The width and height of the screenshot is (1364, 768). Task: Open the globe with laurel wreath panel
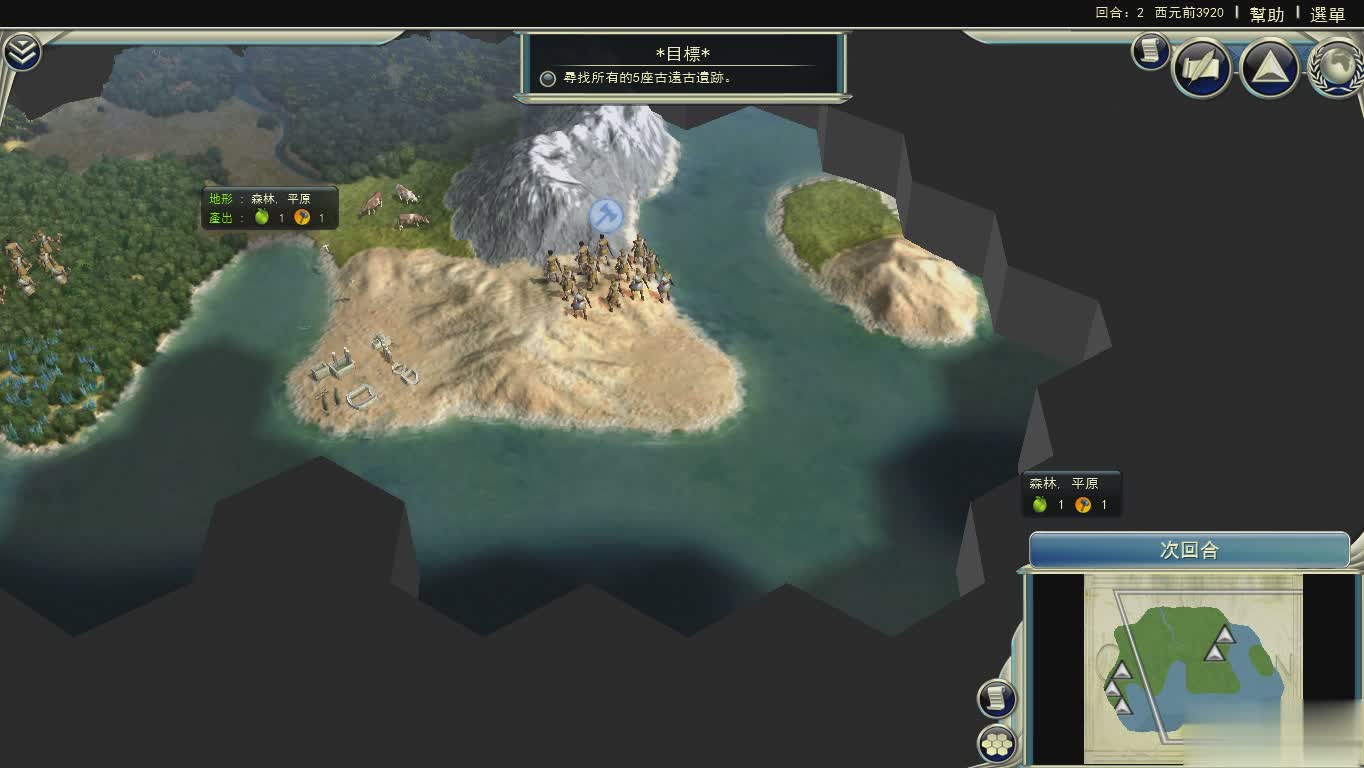pos(1337,67)
